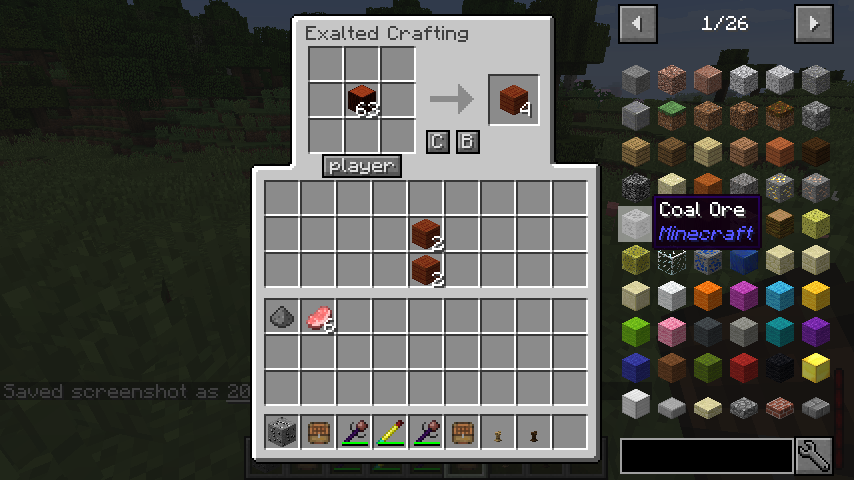Select the gold ore block in the item list
Image resolution: width=854 pixels, height=480 pixels.
click(780, 187)
